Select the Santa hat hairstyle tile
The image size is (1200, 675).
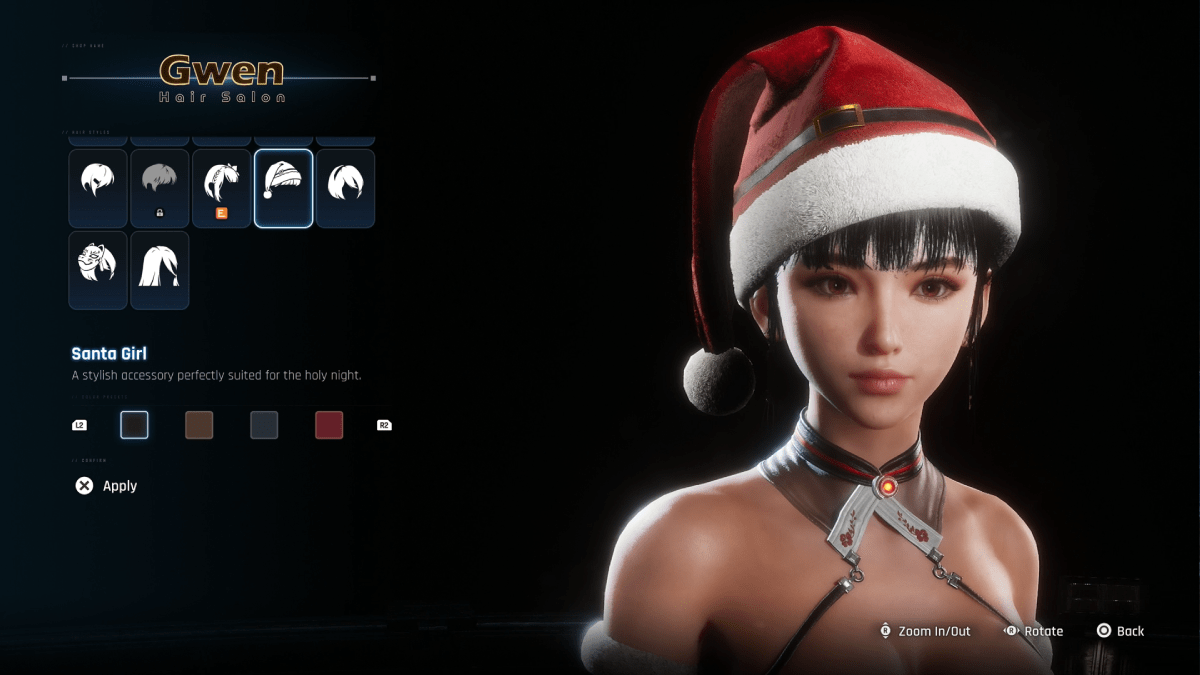point(284,188)
